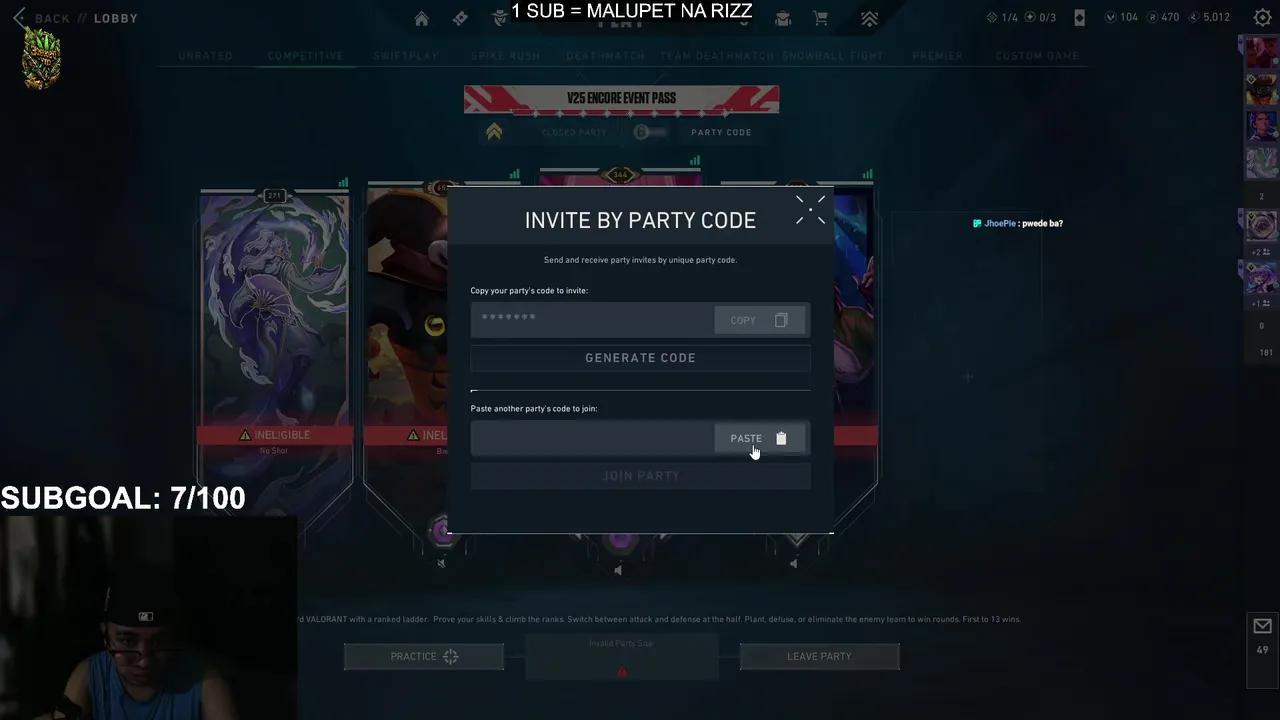The height and width of the screenshot is (720, 1280).
Task: Click the clipboard icon beside the COPY button
Action: pos(780,319)
